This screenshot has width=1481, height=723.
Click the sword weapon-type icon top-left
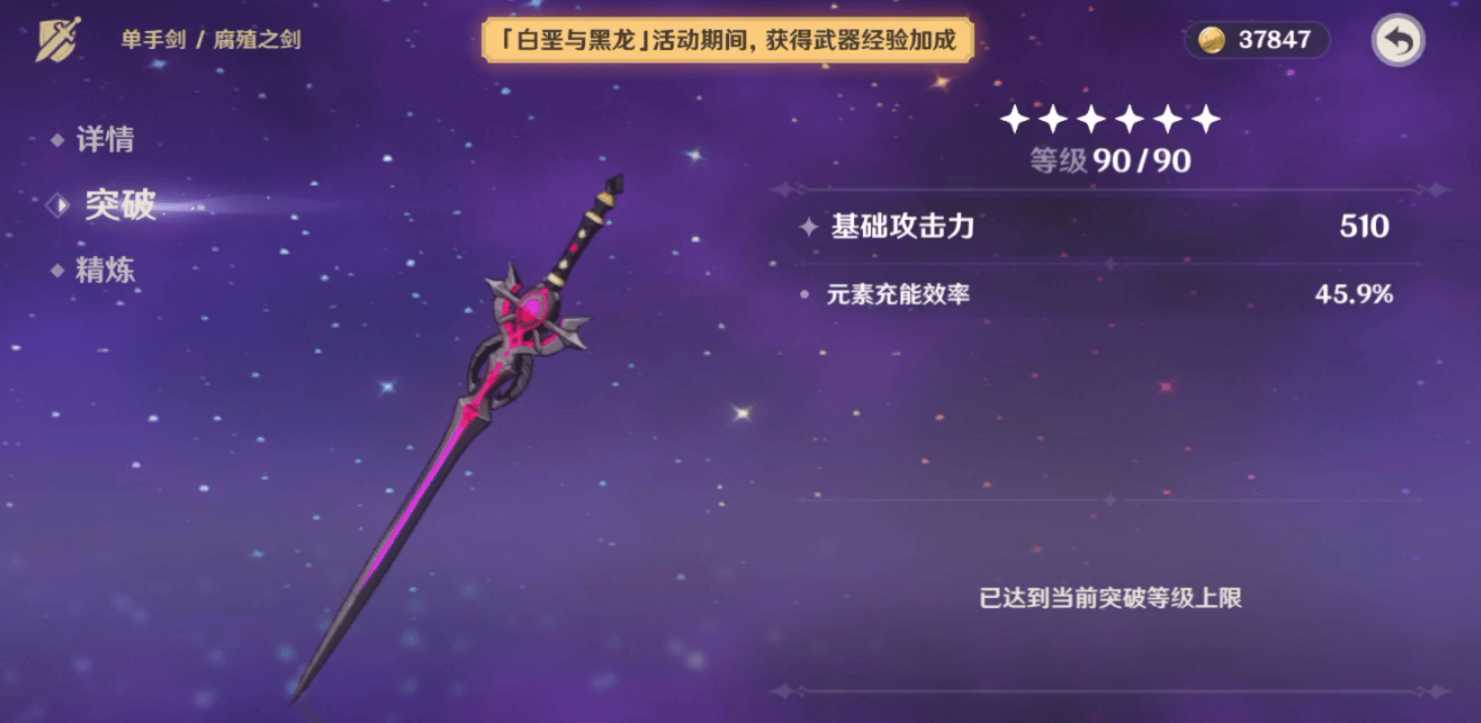57,37
